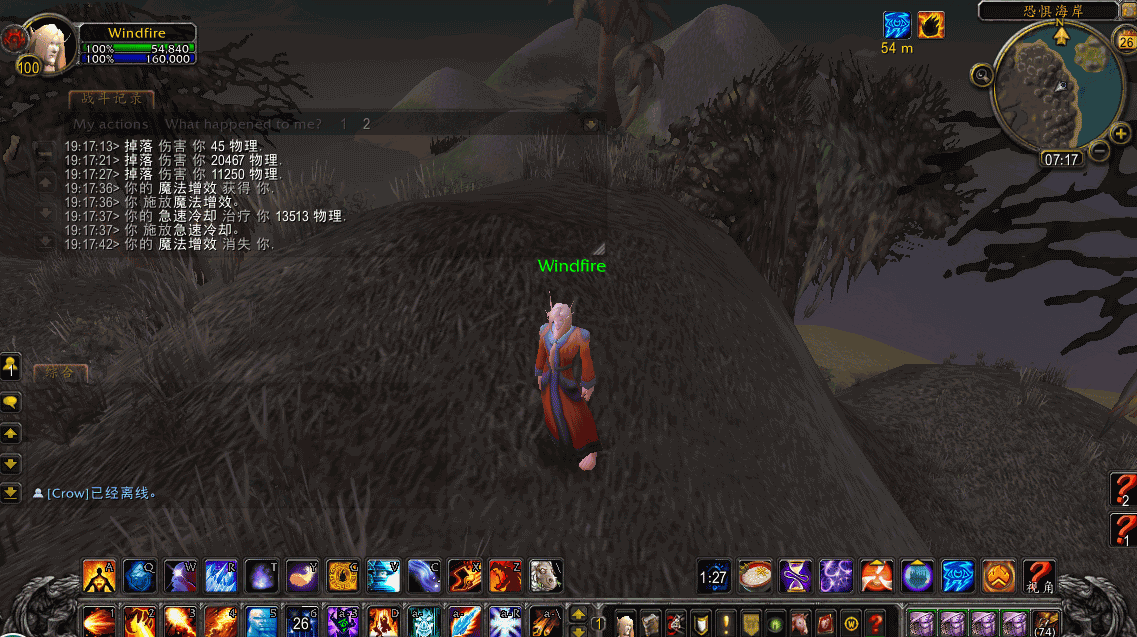
Task: Open the combat log tab 战斗记录
Action: click(111, 98)
